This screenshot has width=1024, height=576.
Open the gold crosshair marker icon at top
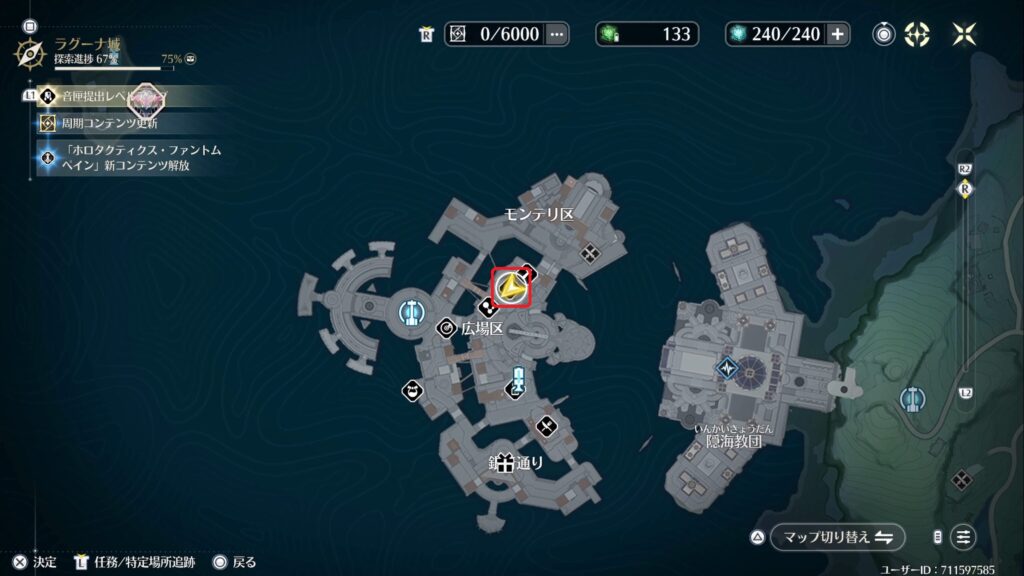point(916,34)
